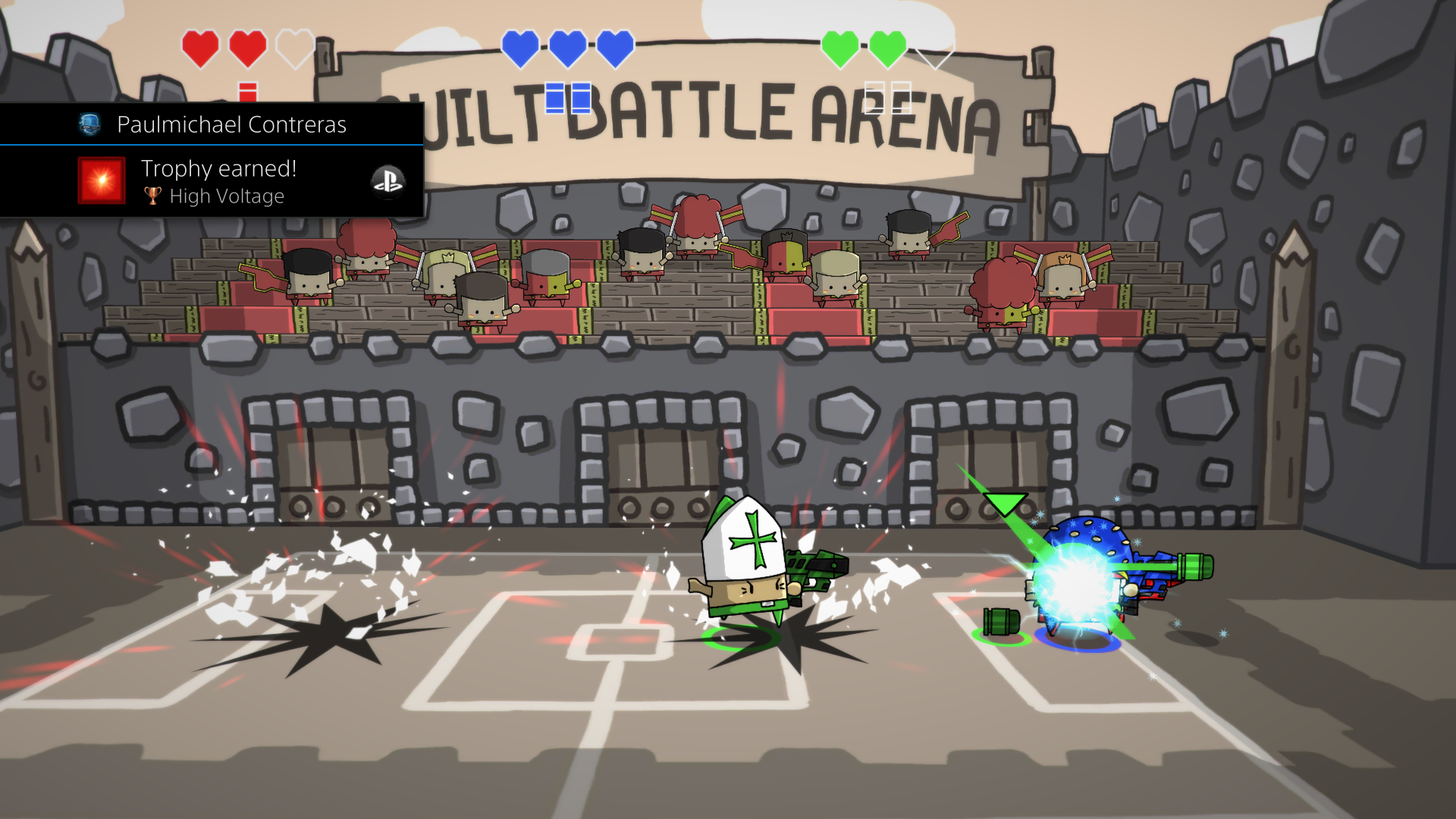
Task: Click the first red heart icon
Action: [200, 49]
